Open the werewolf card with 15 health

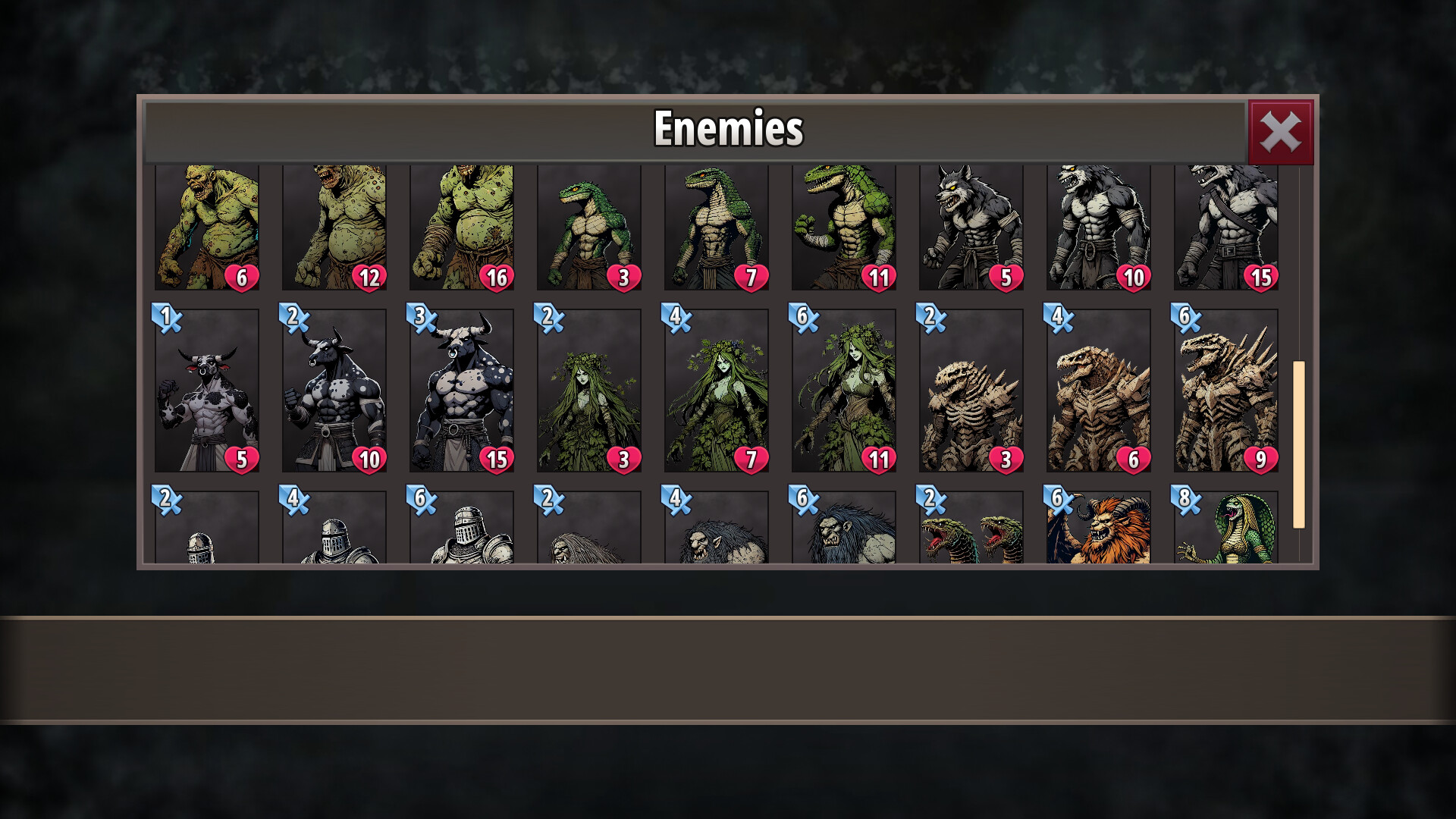point(1226,227)
